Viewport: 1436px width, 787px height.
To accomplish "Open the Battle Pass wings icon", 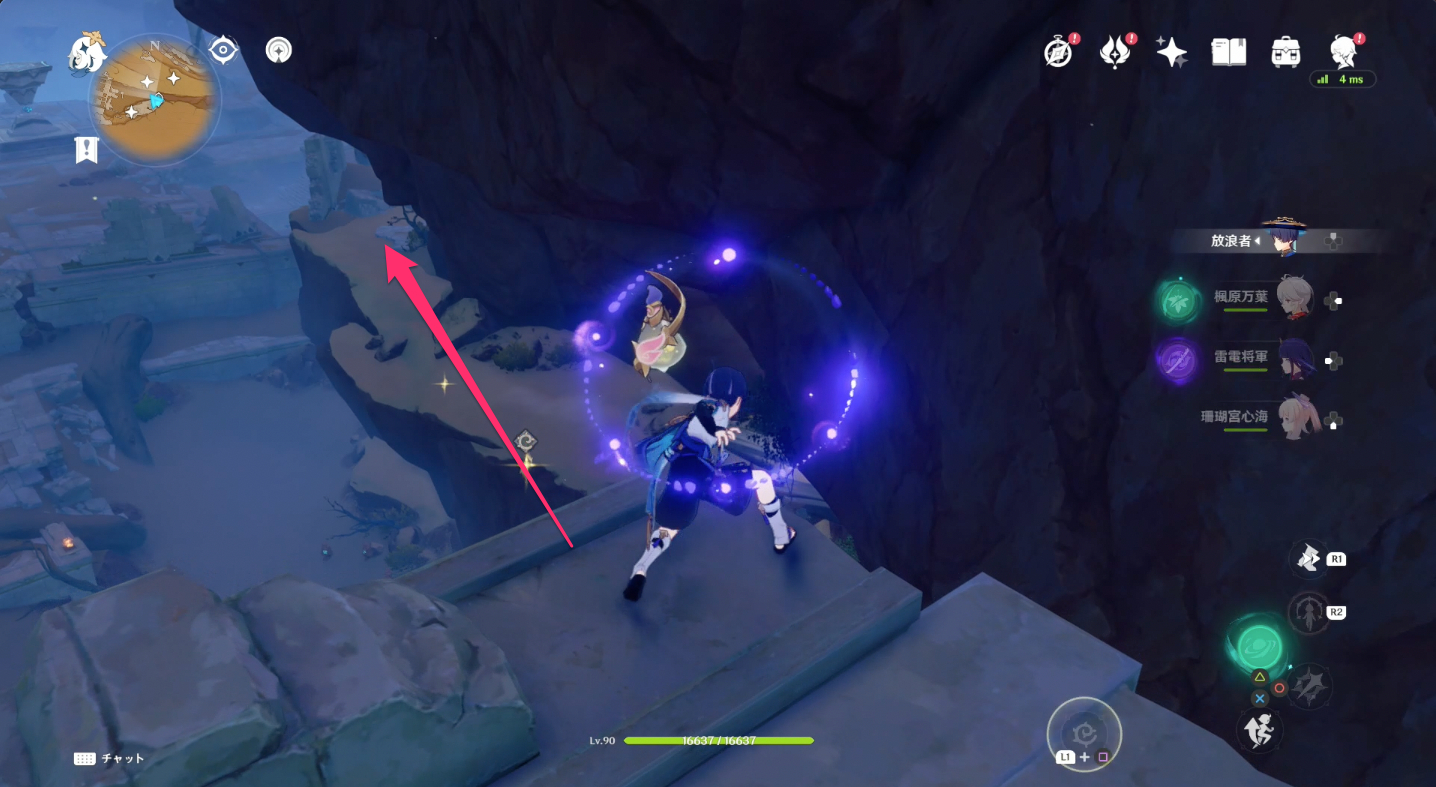I will point(1117,51).
